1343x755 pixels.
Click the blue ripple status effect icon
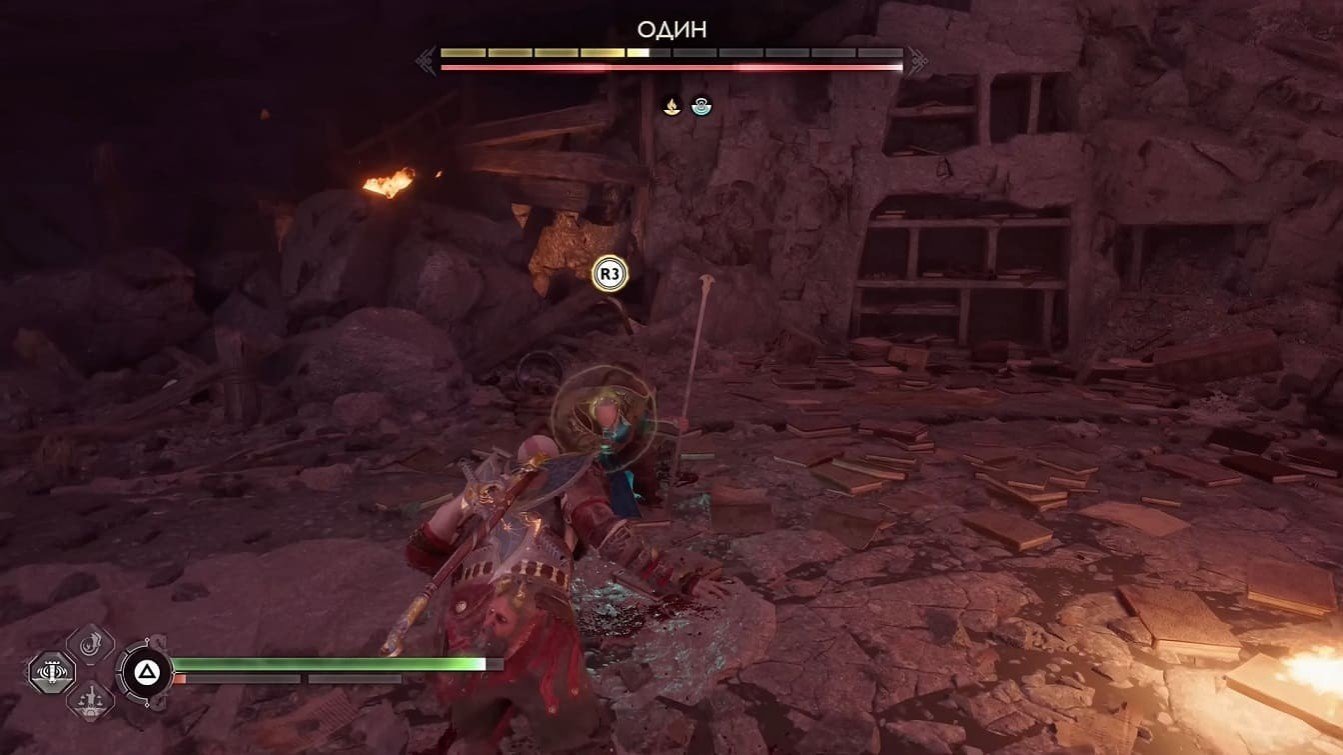pyautogui.click(x=702, y=104)
